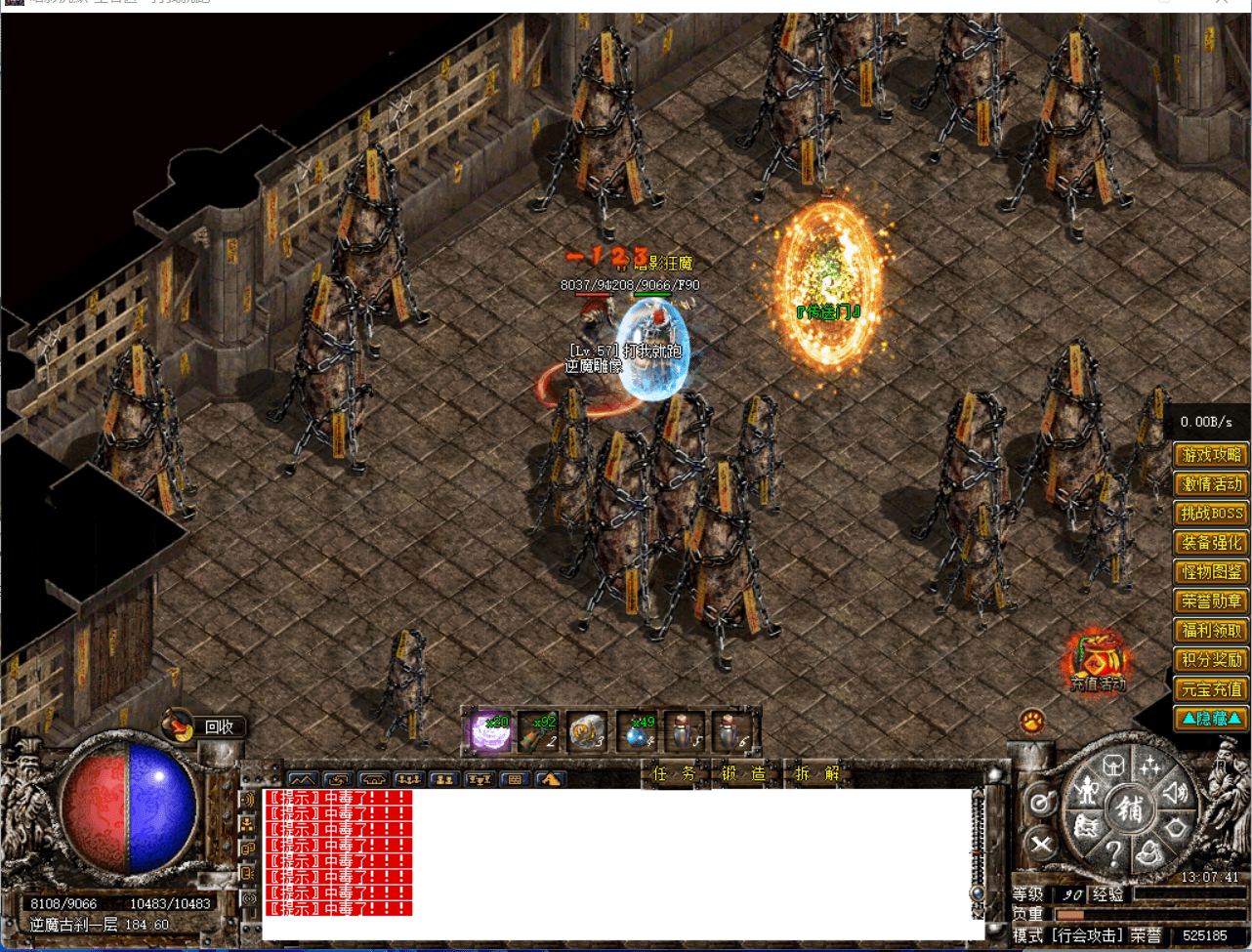Open the 游戏攻略 guide panel
This screenshot has width=1252, height=952.
1210,455
